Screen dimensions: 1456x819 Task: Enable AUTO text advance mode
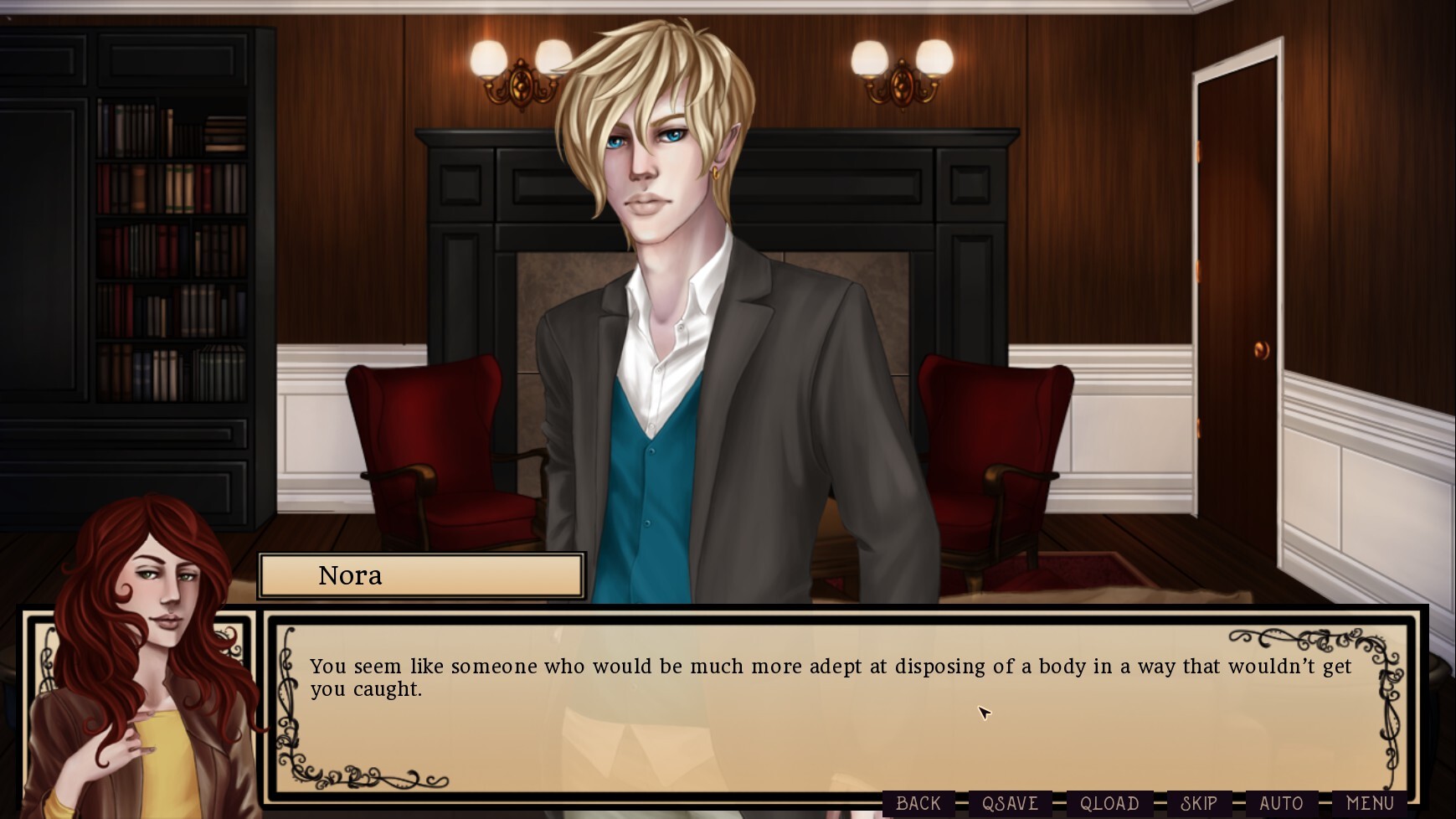[x=1282, y=802]
